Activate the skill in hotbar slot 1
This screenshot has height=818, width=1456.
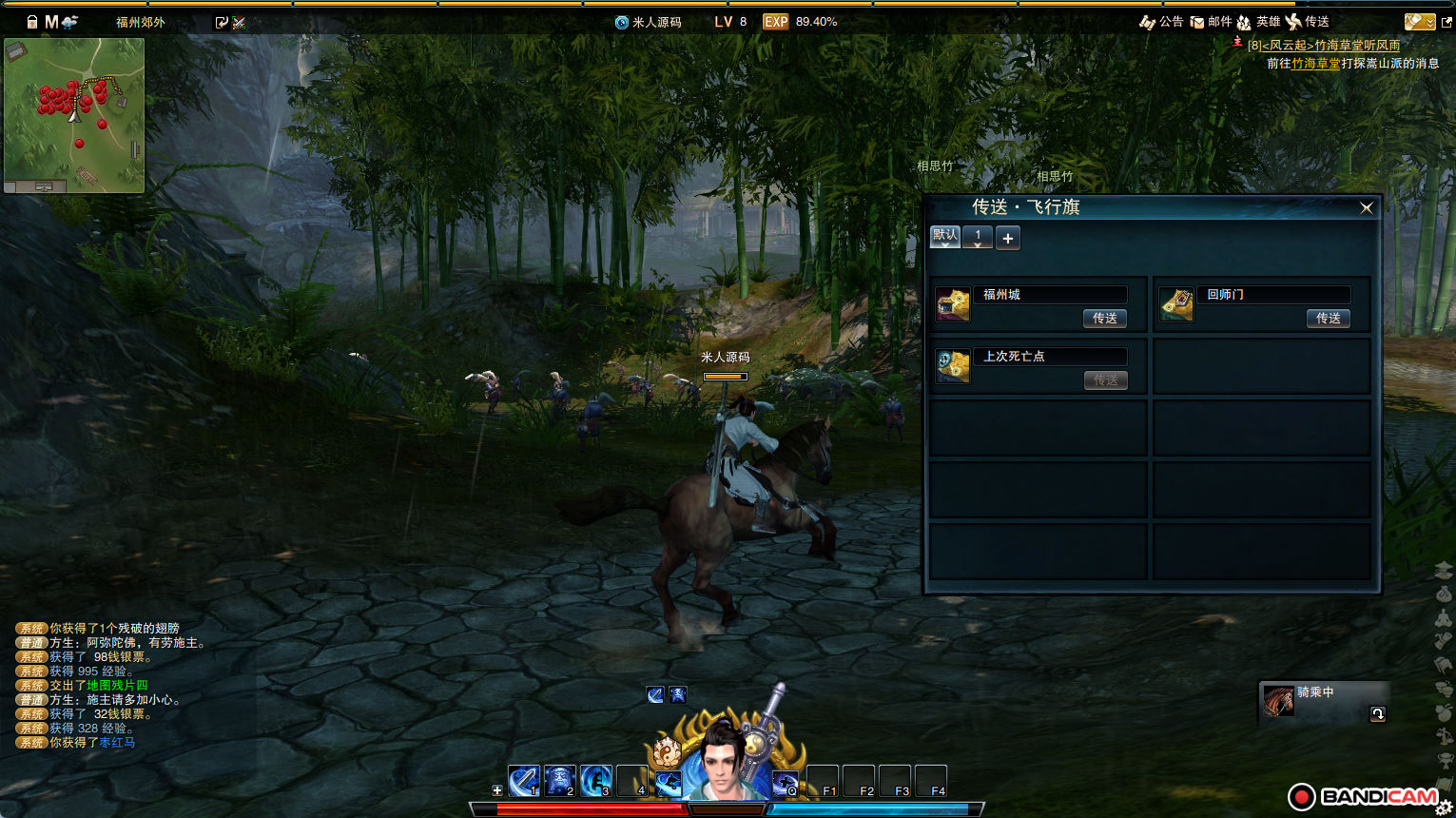tap(524, 781)
